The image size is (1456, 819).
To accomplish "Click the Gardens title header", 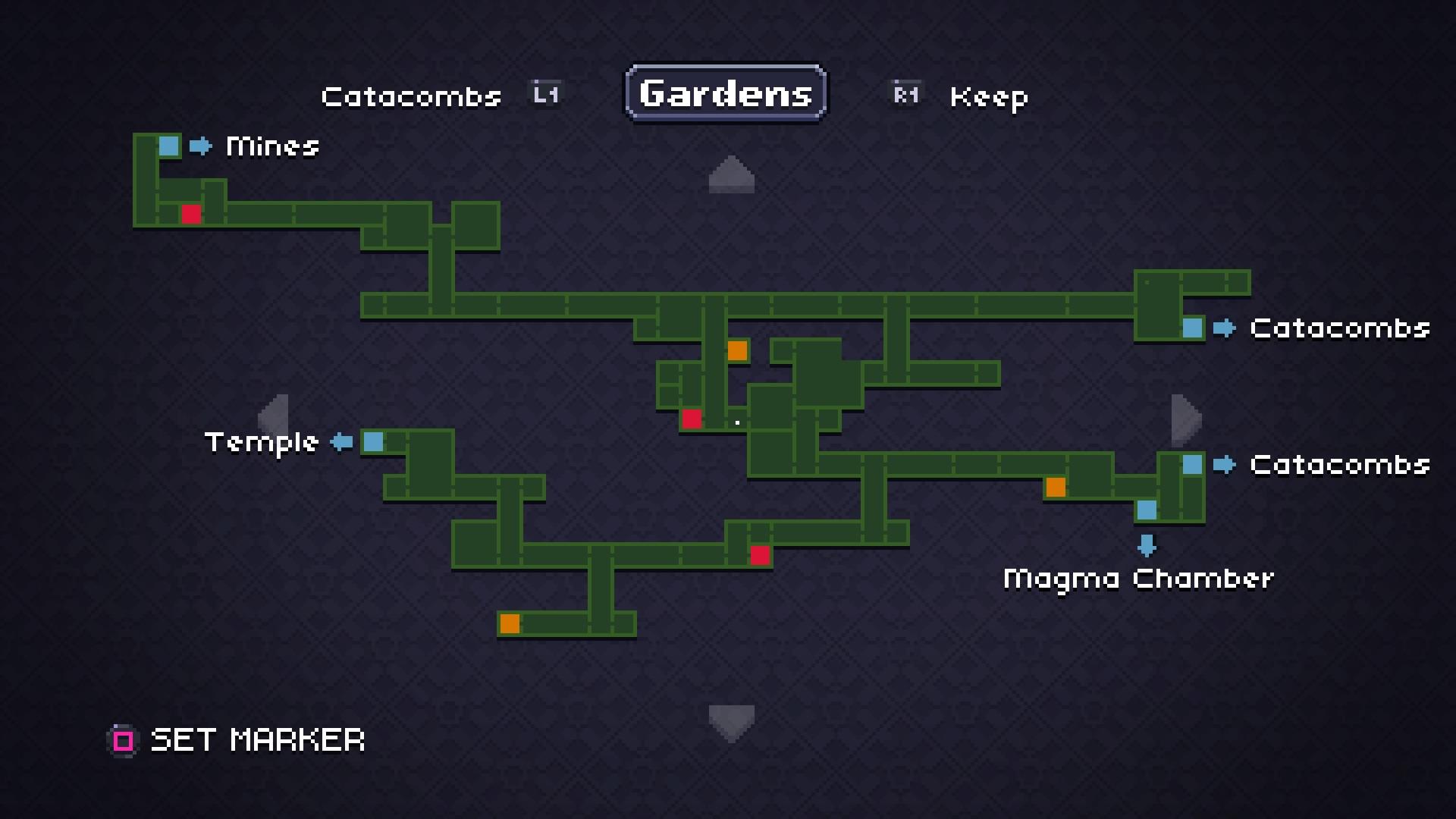I will tap(725, 94).
